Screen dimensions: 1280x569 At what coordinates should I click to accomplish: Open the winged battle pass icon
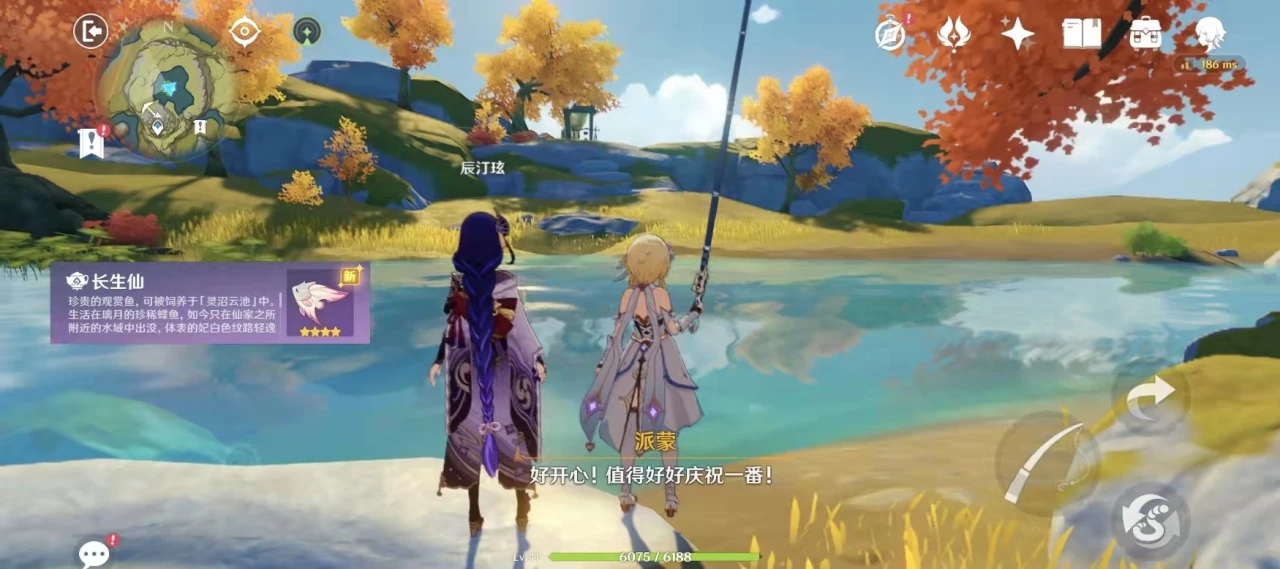click(x=954, y=34)
